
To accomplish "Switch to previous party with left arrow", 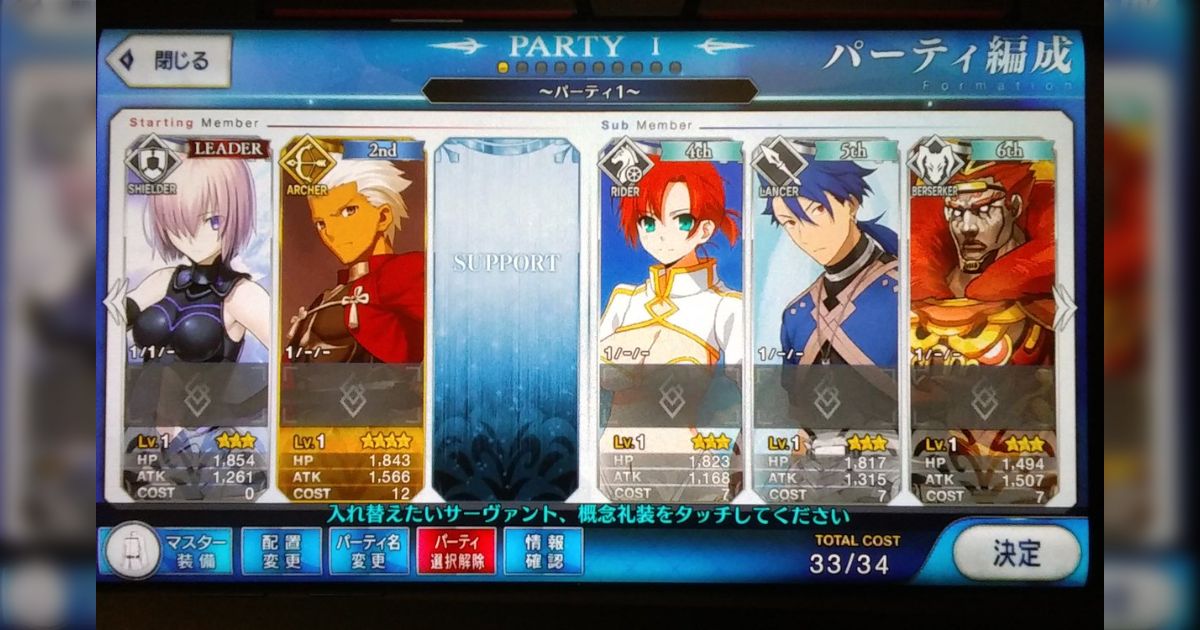I will tap(115, 303).
